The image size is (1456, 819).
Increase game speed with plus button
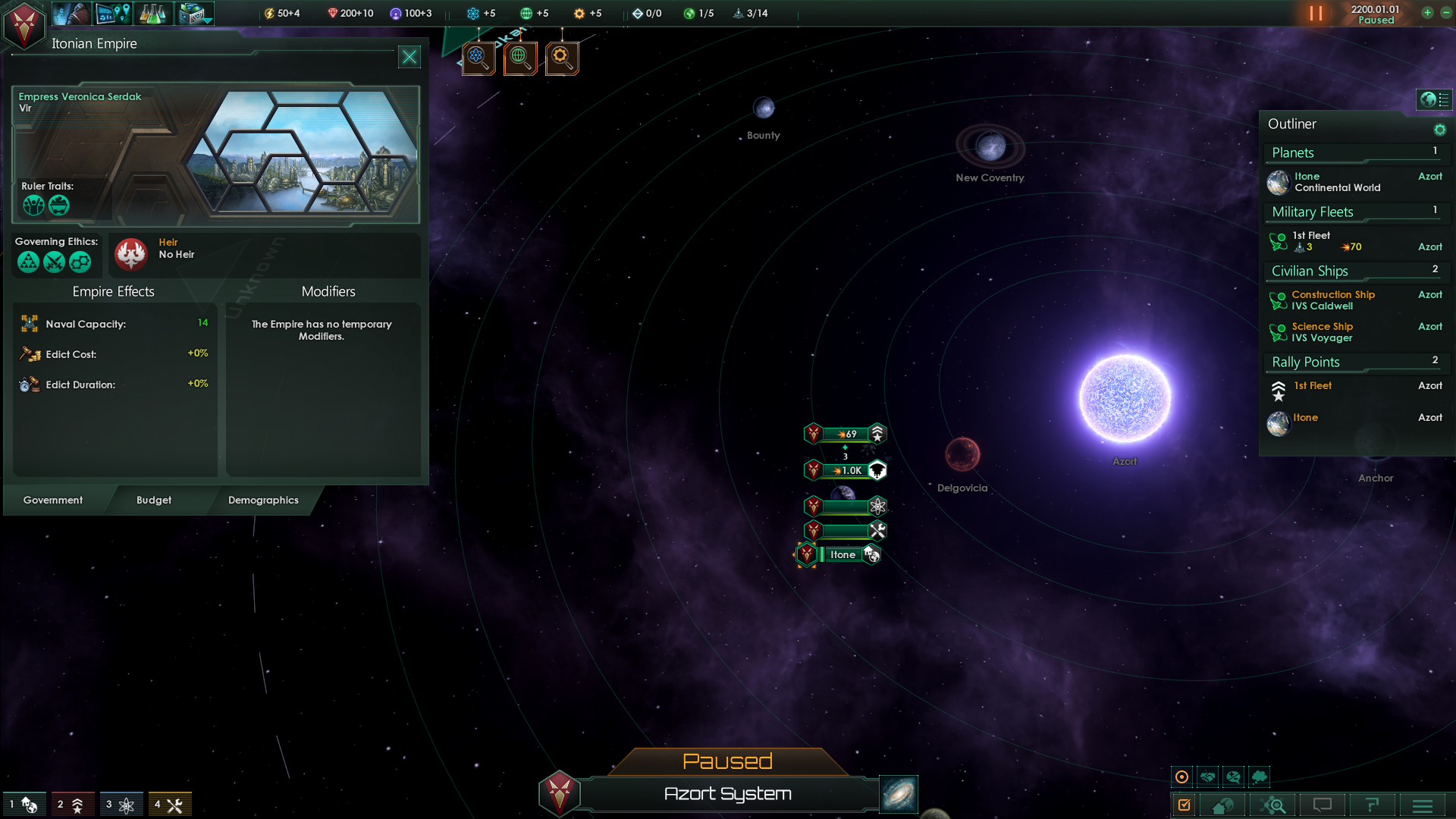tap(1427, 13)
